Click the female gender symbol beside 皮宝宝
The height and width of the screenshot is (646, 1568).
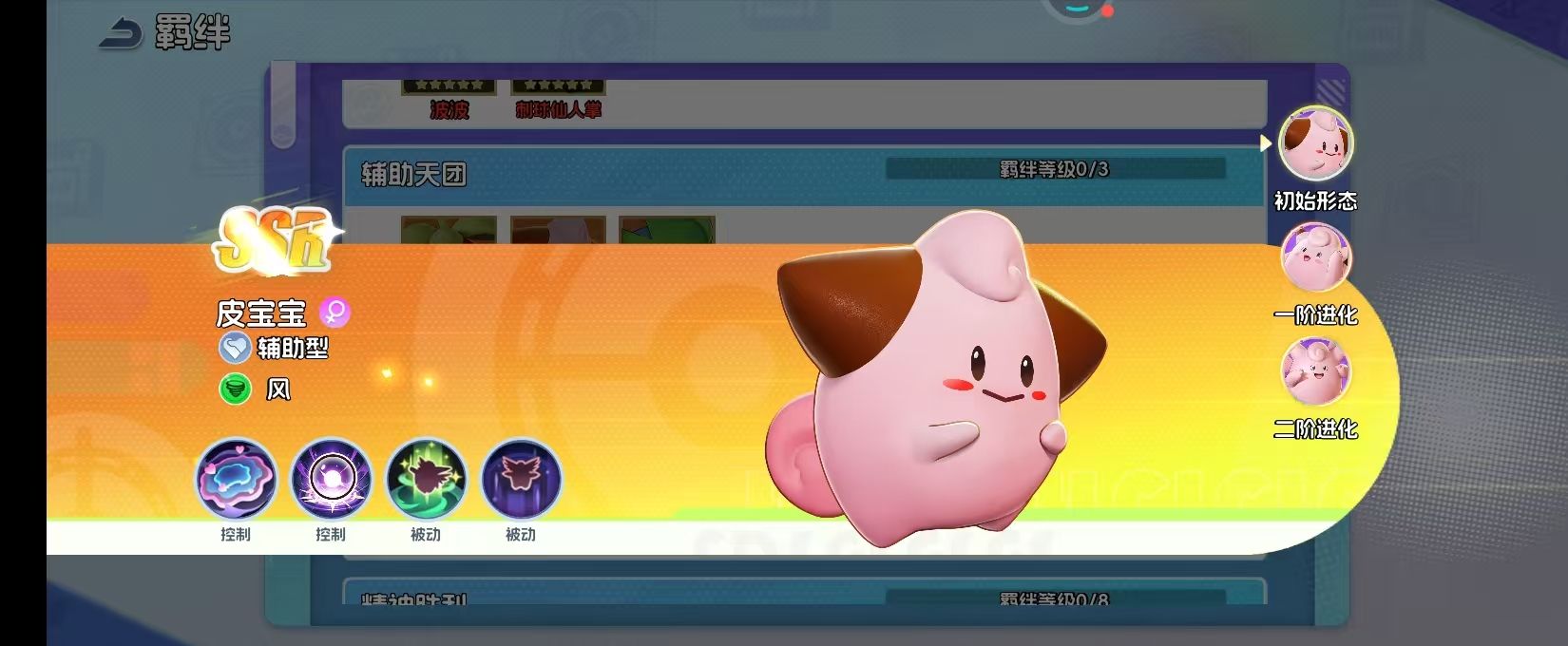(x=335, y=312)
